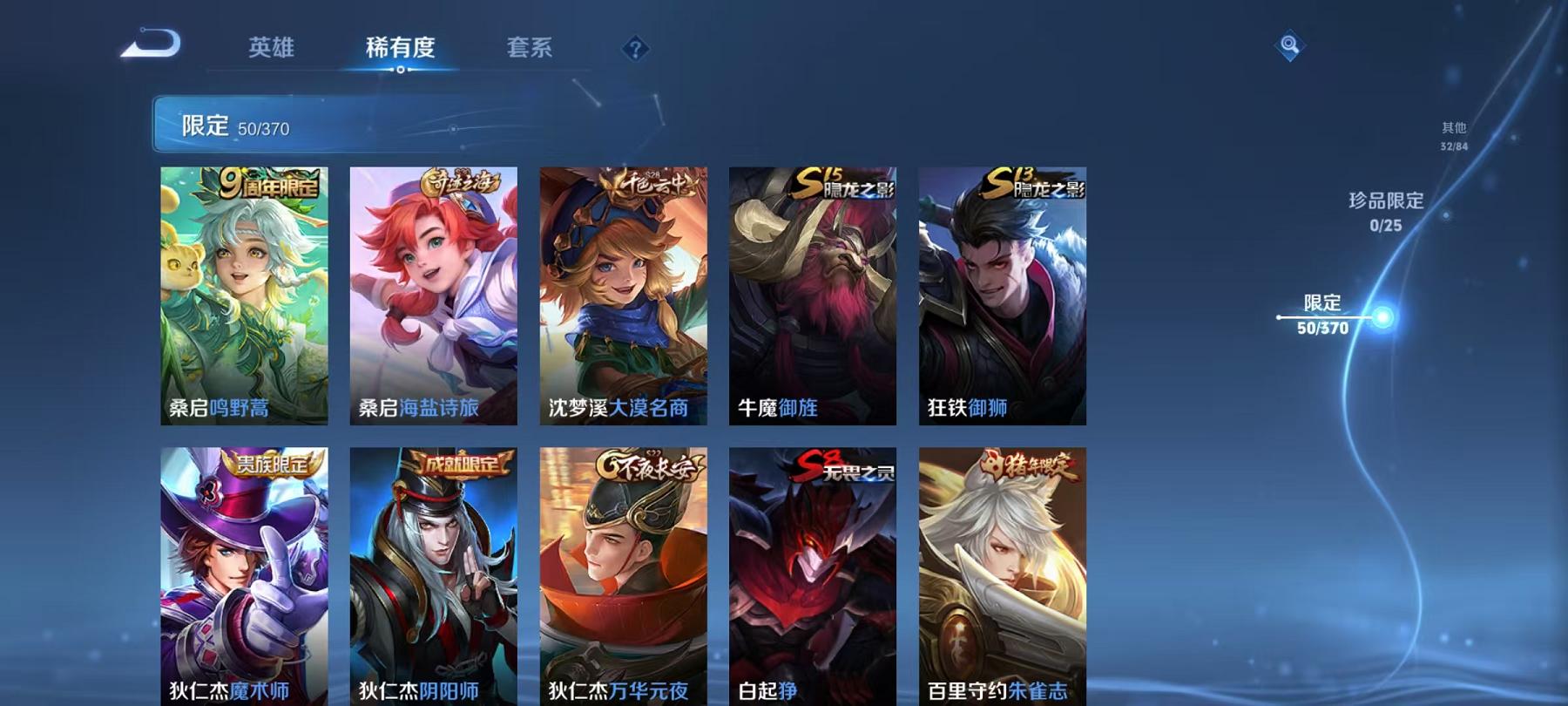
Task: Open the help question mark icon
Action: point(635,50)
